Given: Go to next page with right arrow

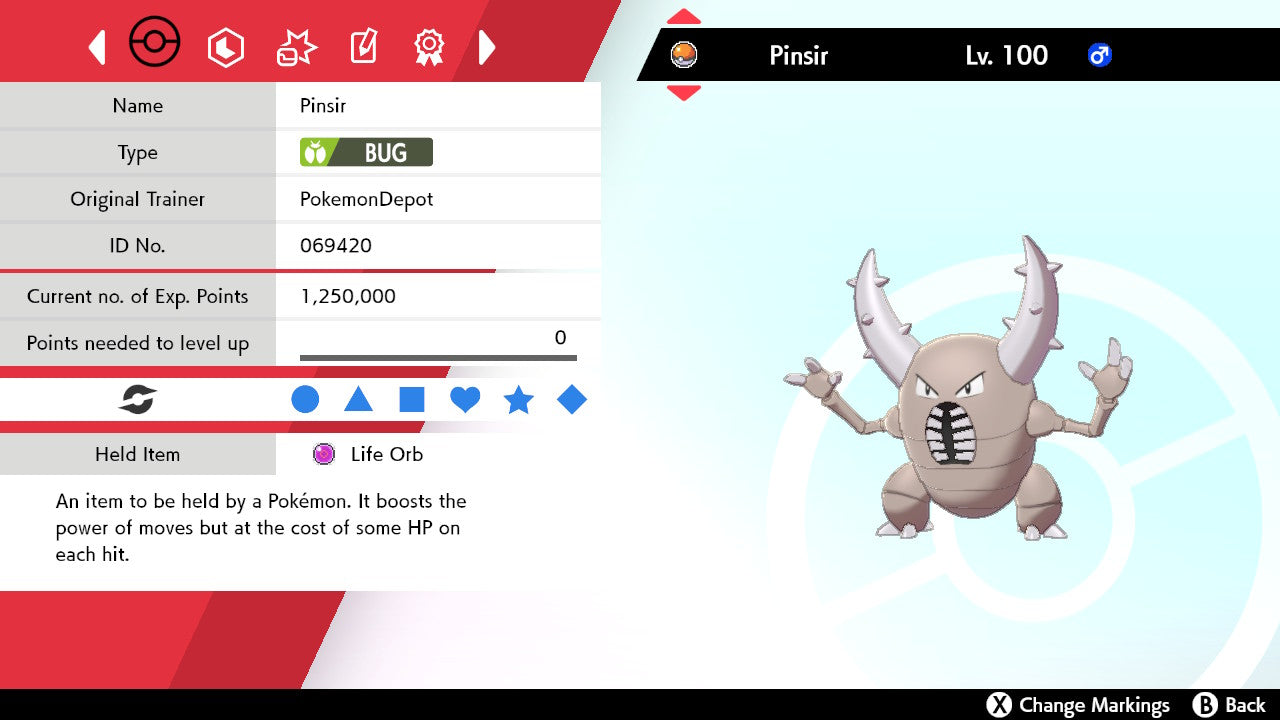Looking at the screenshot, I should (487, 47).
